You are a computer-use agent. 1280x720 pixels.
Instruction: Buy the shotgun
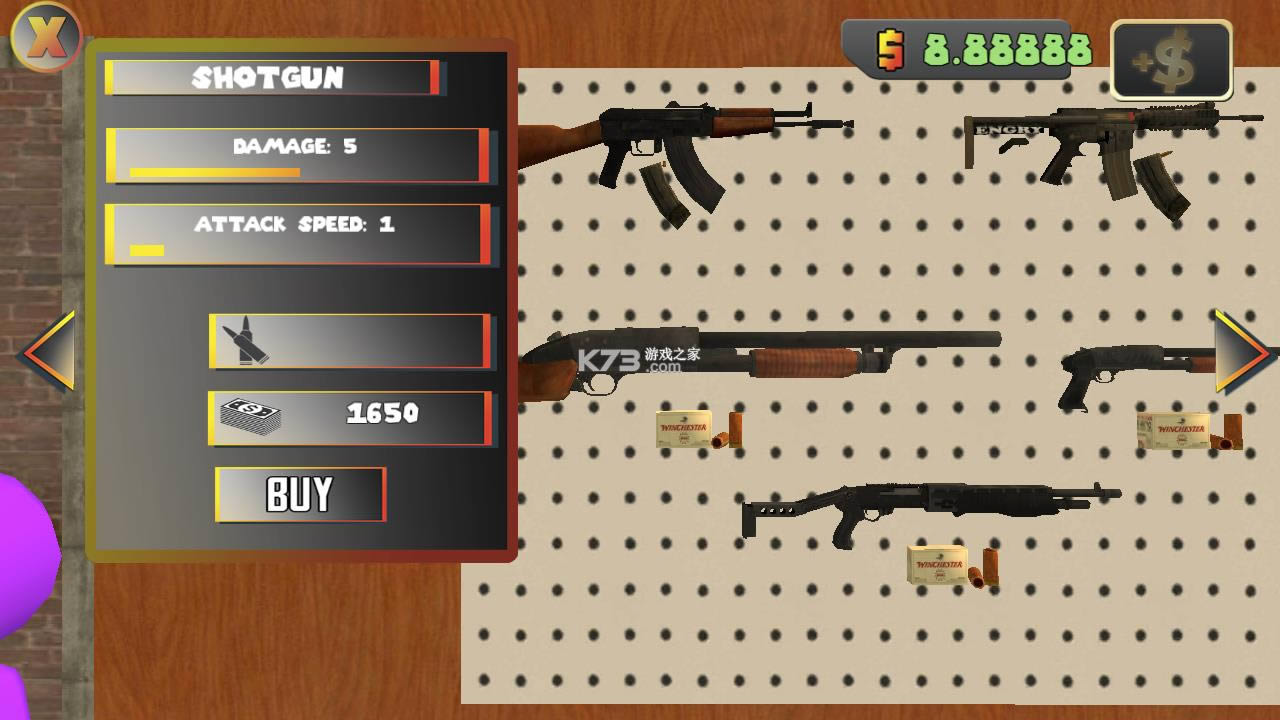point(300,494)
